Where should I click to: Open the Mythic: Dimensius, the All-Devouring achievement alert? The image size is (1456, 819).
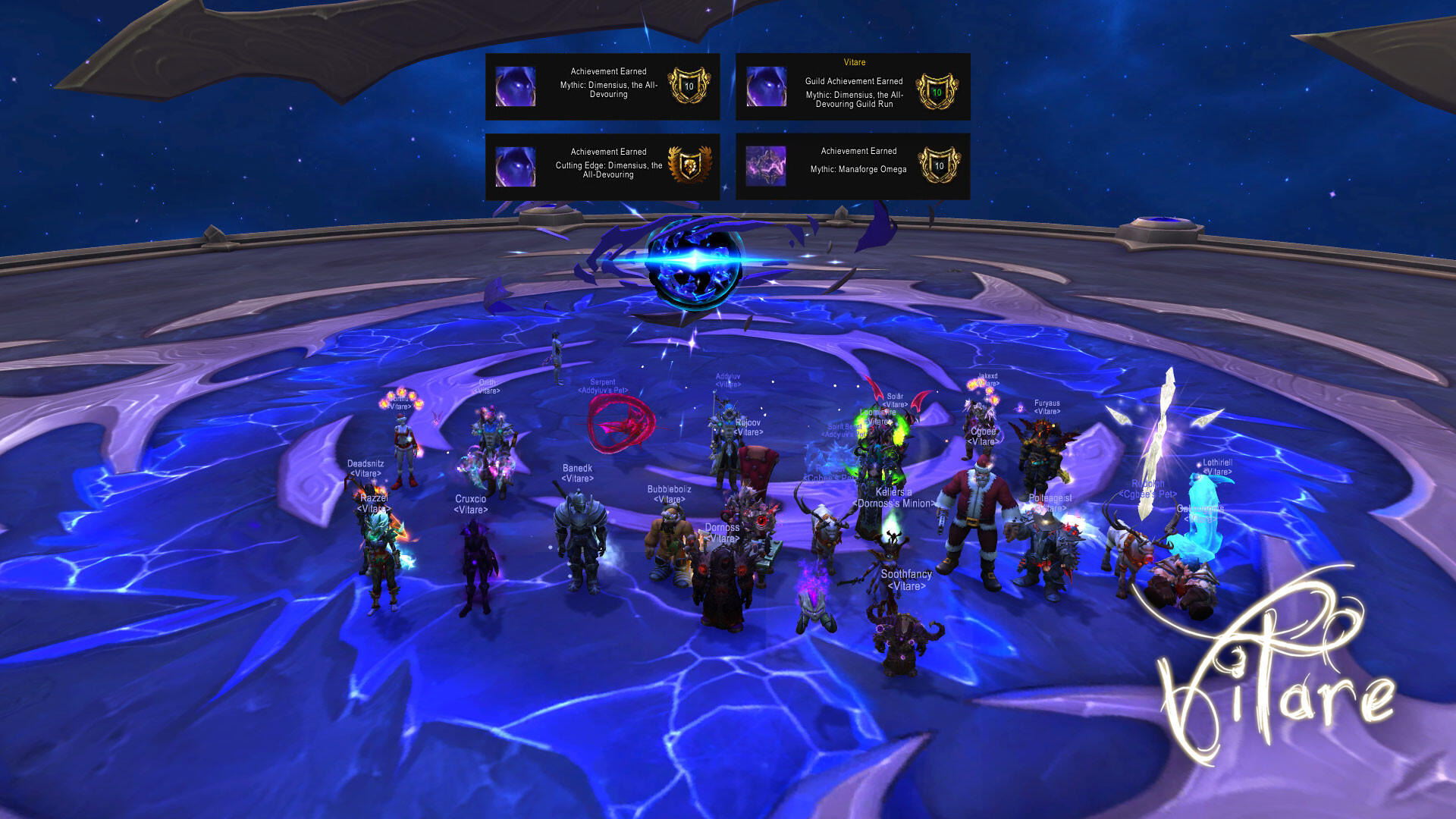click(602, 86)
